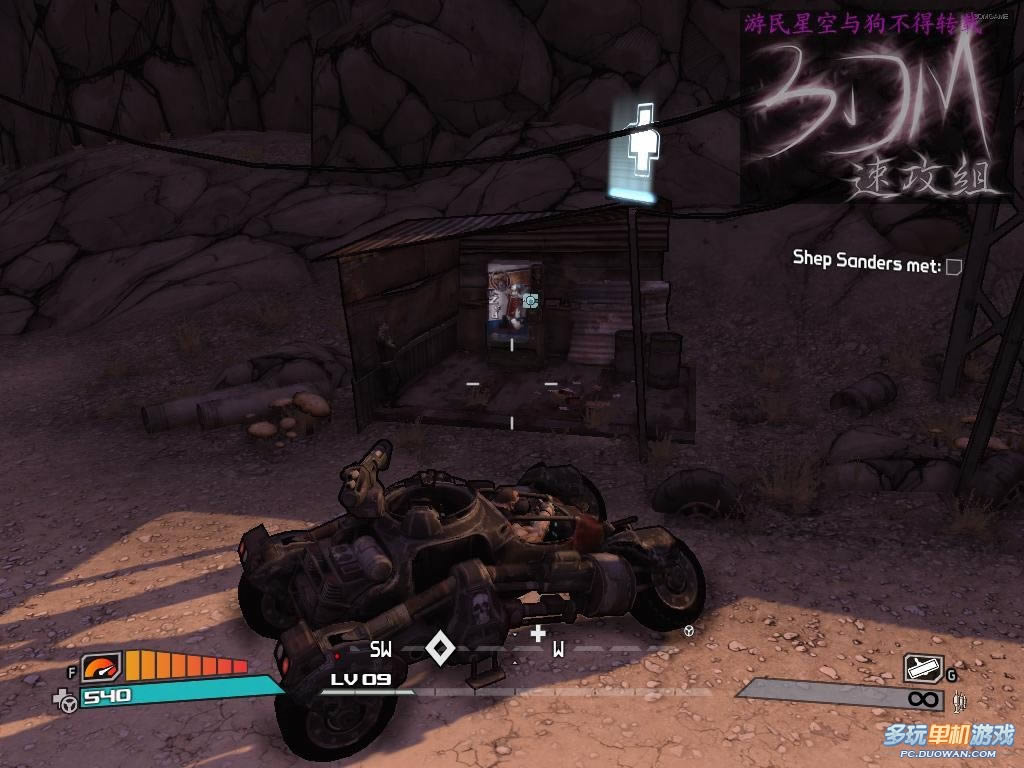Tick the Shep Sanders objective checkbox
The height and width of the screenshot is (768, 1024).
point(954,267)
